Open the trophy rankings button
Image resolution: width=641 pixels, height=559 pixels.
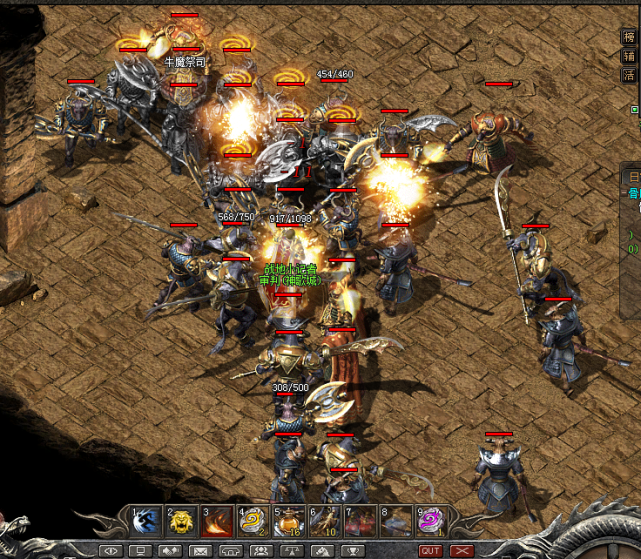pos(351,551)
